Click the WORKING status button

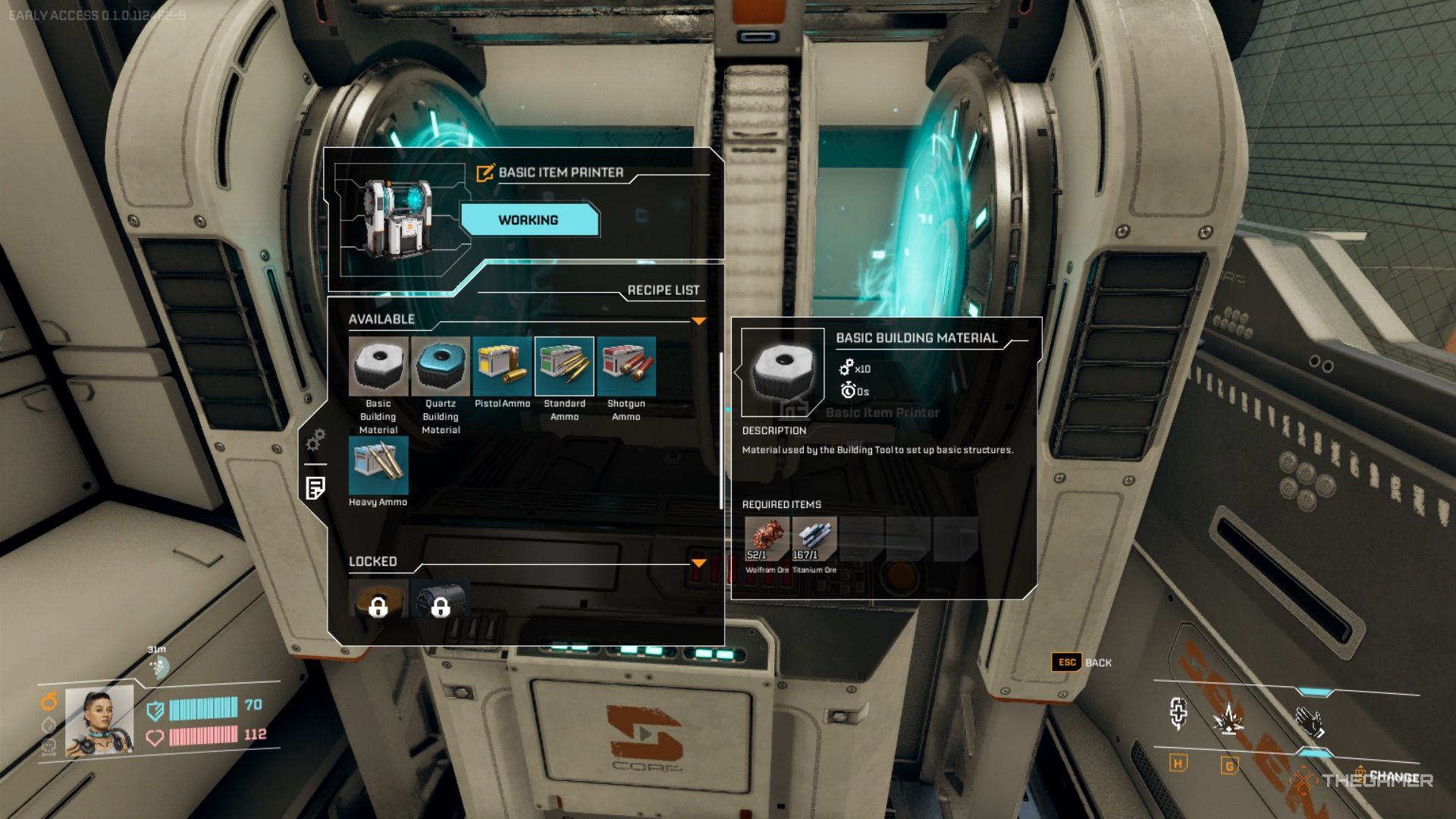click(x=529, y=220)
